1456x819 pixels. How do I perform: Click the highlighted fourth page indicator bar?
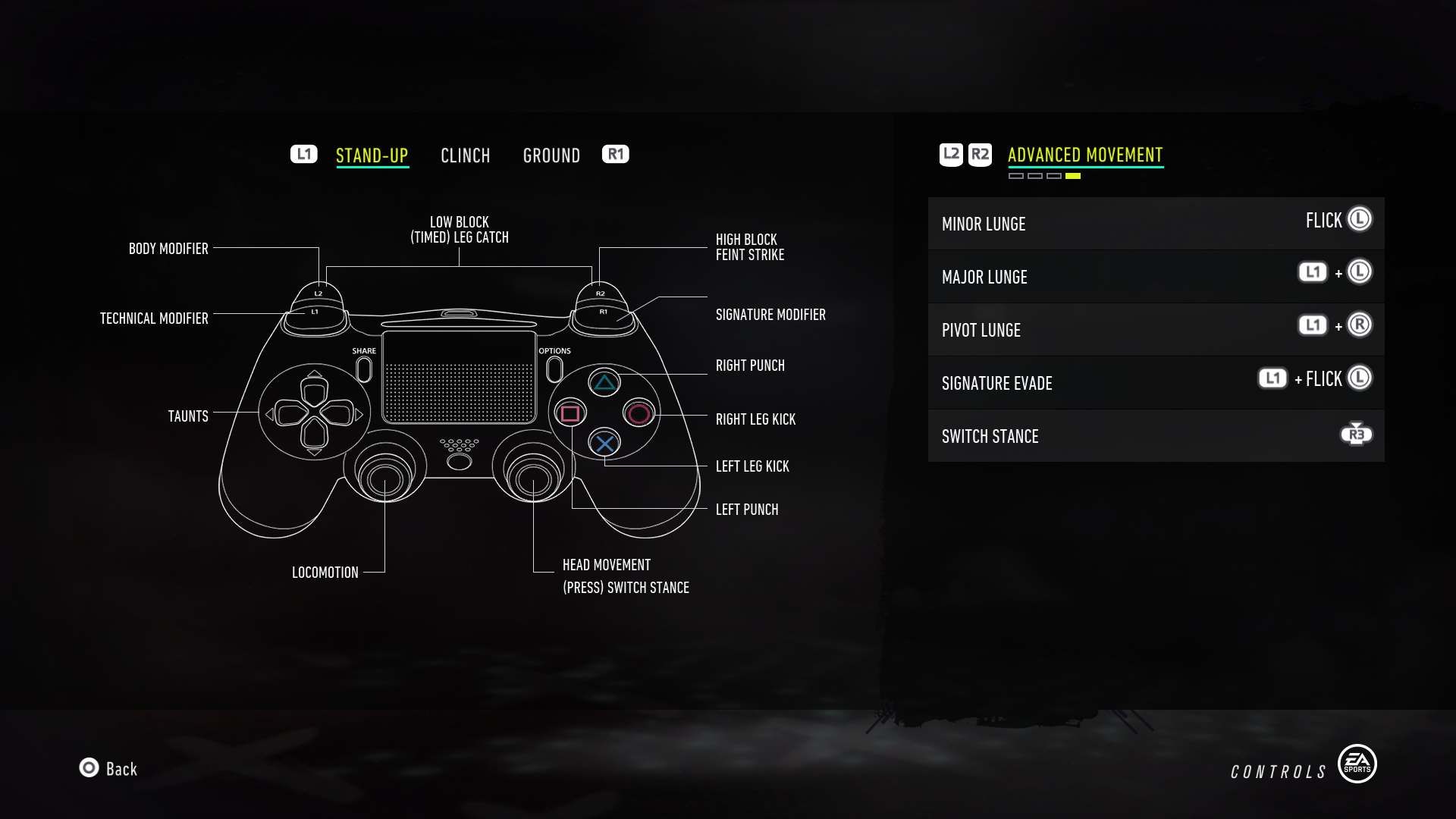[x=1074, y=176]
